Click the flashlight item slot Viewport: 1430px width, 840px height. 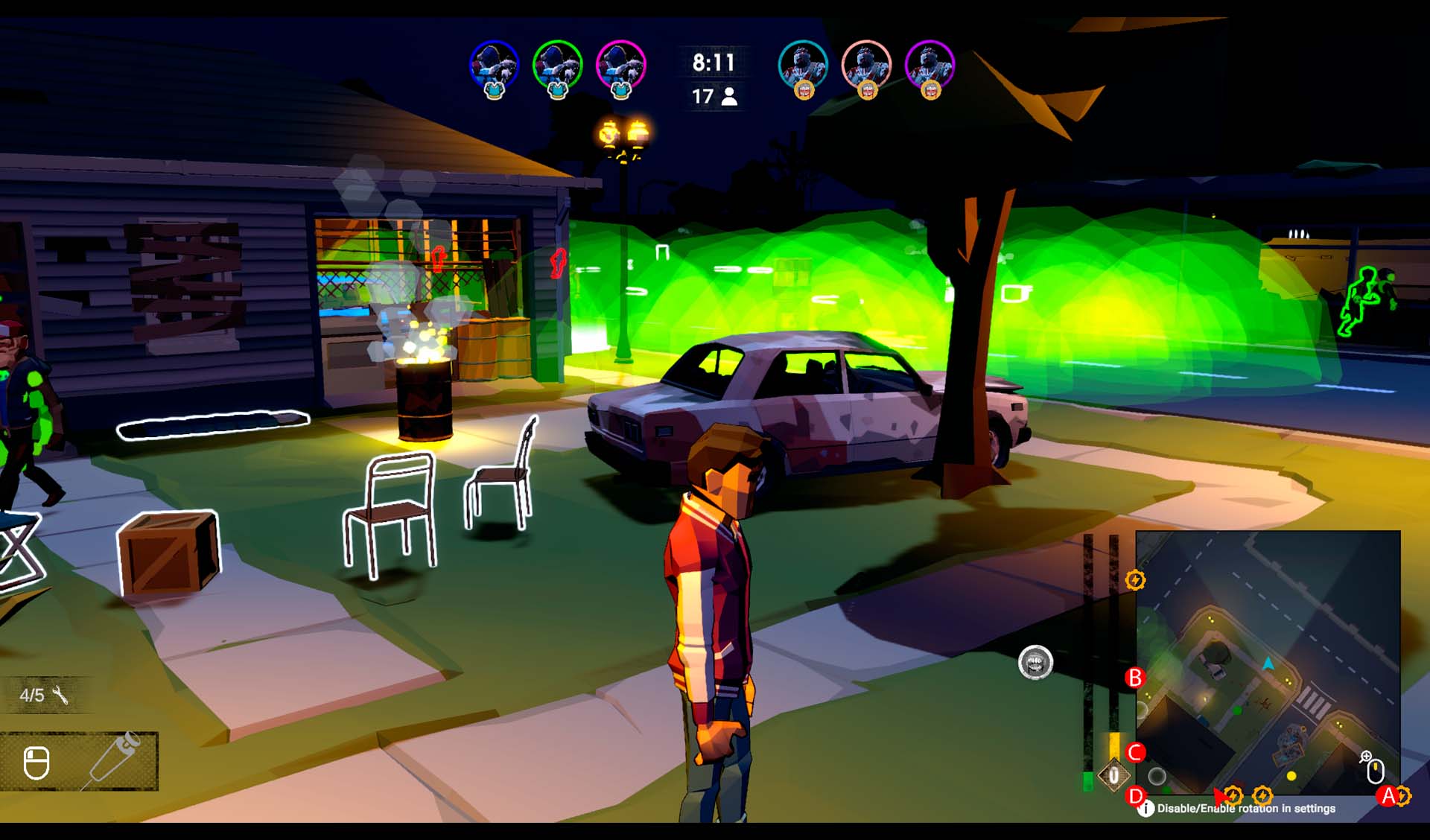pos(112,760)
